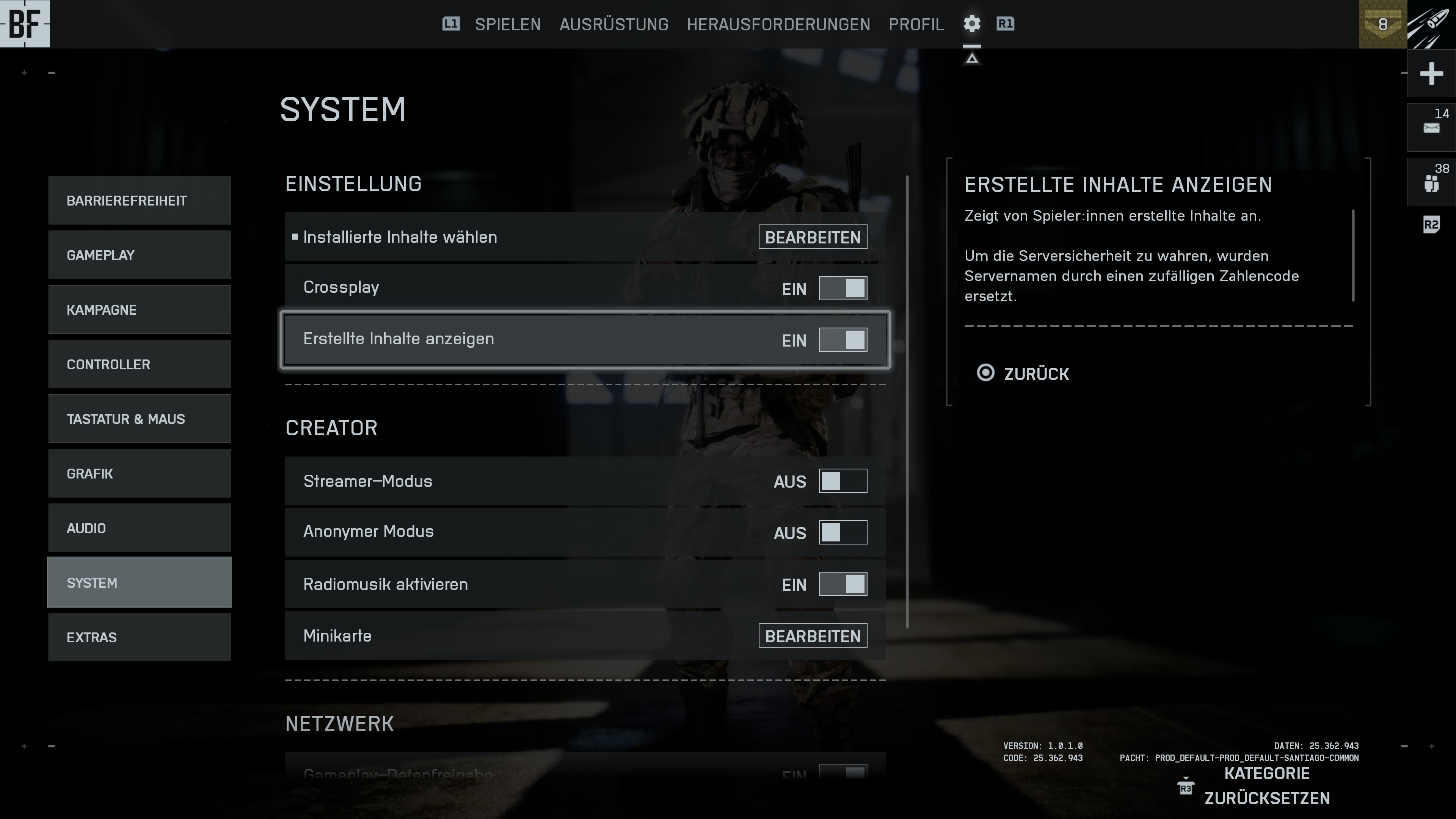Image resolution: width=1456 pixels, height=819 pixels.
Task: Choose the GAMEPLAY settings category
Action: [139, 255]
